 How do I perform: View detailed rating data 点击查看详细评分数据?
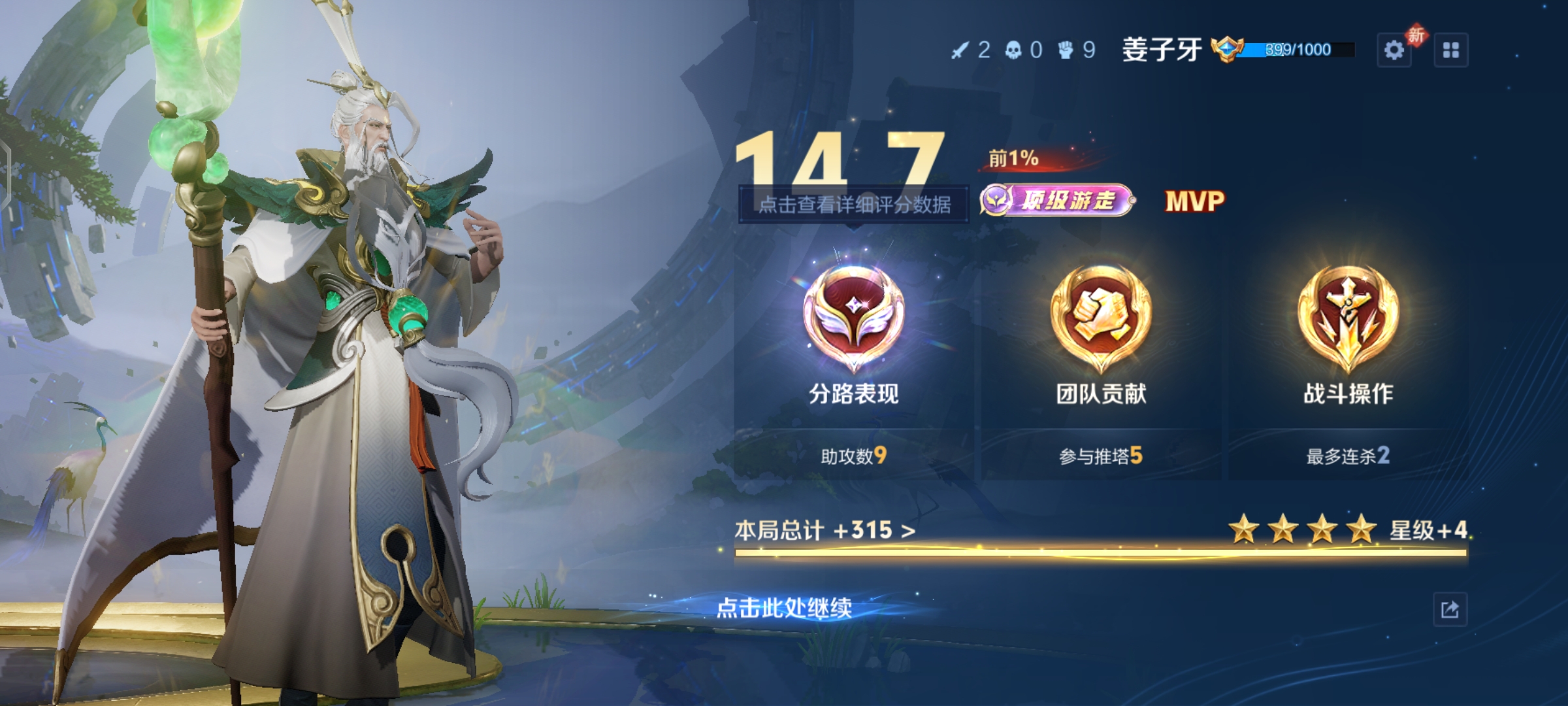[854, 205]
